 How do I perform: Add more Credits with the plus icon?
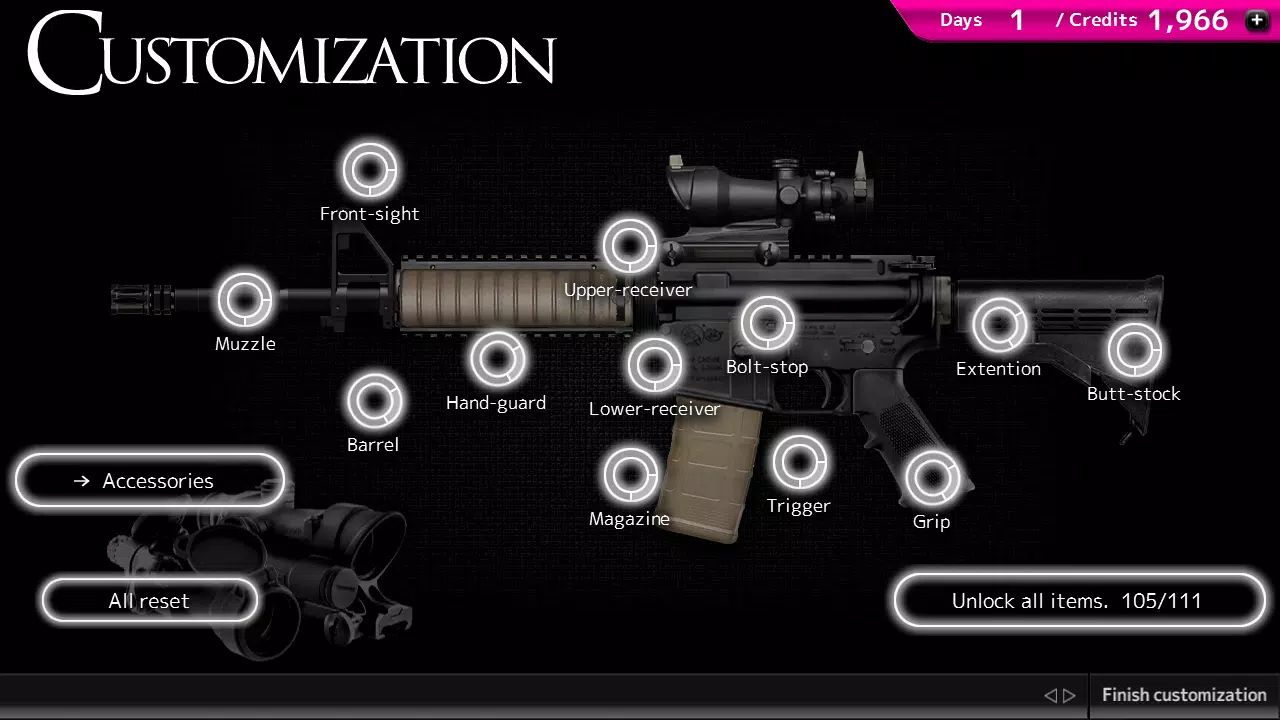(x=1256, y=20)
